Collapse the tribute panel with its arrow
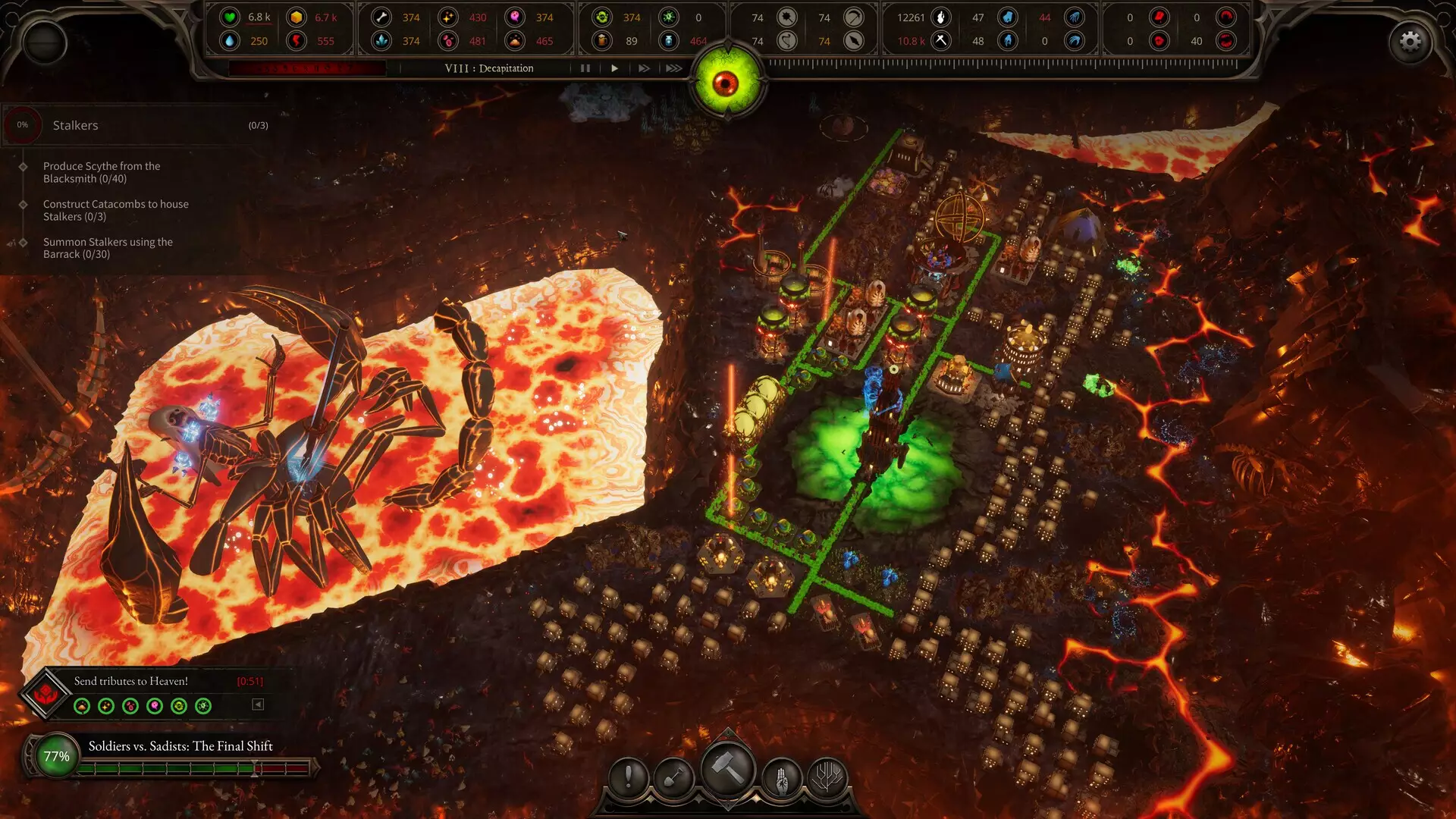Image resolution: width=1456 pixels, height=819 pixels. [257, 705]
